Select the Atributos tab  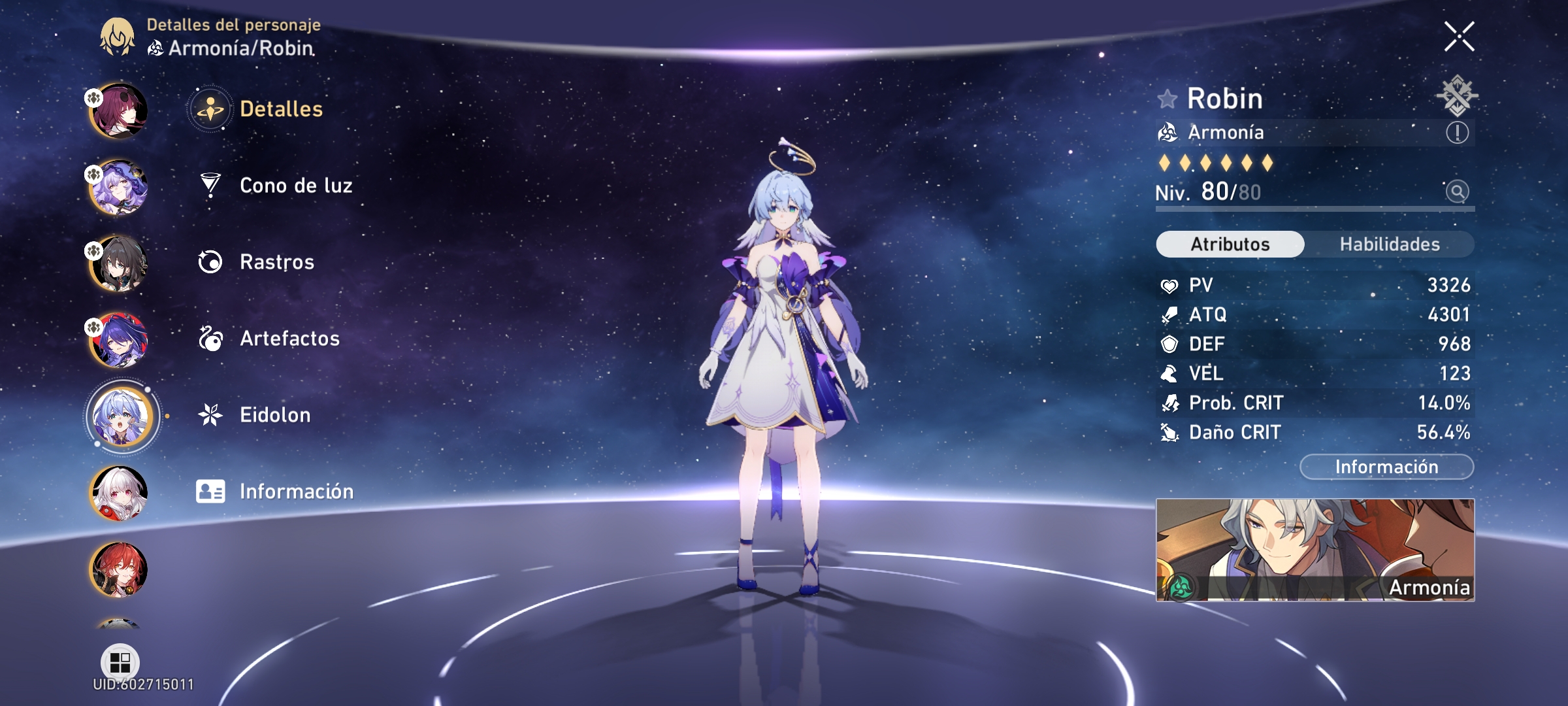click(x=1230, y=244)
